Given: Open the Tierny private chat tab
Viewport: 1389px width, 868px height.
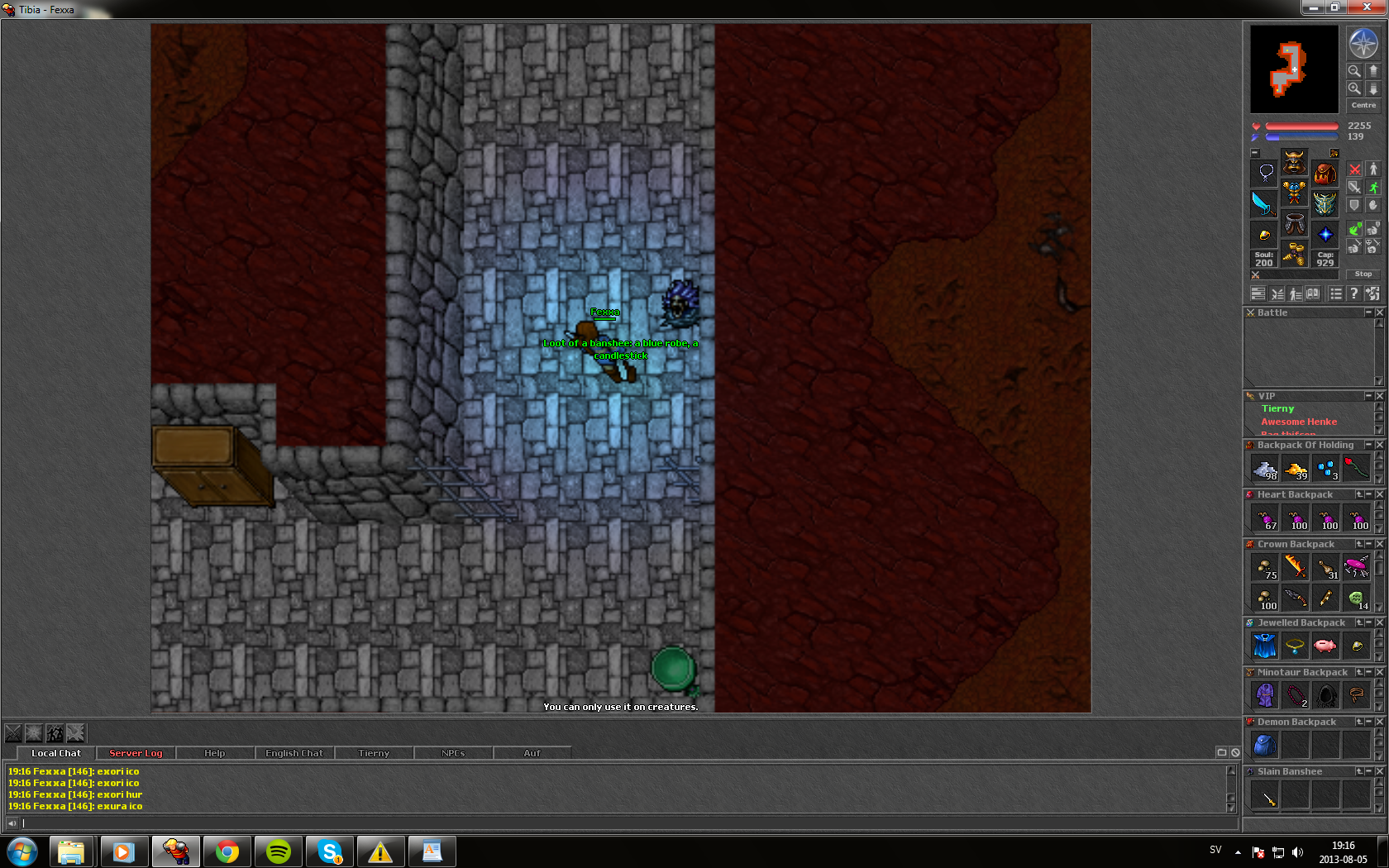Looking at the screenshot, I should click(374, 753).
